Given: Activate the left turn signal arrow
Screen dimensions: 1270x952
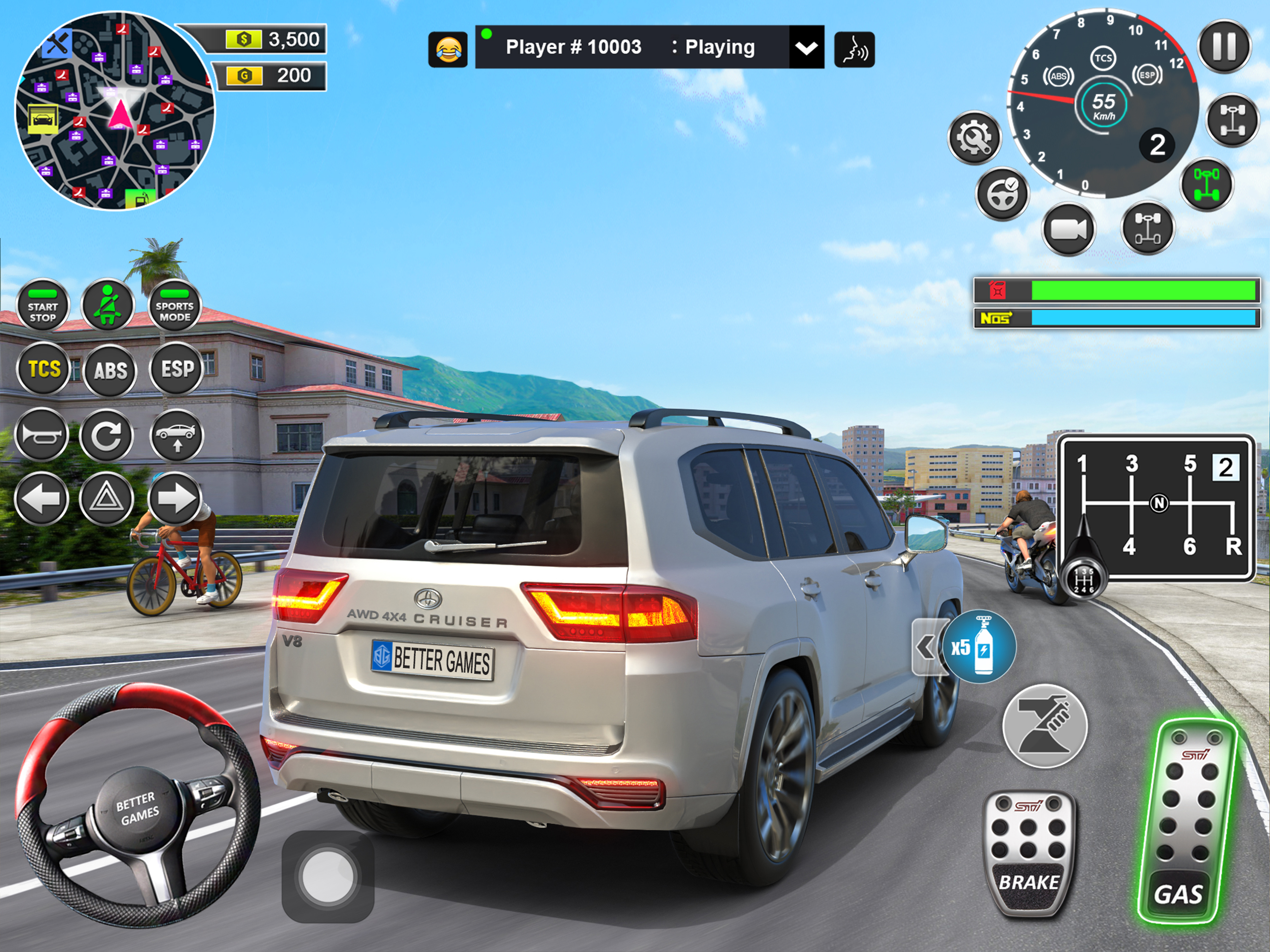Looking at the screenshot, I should 41,498.
